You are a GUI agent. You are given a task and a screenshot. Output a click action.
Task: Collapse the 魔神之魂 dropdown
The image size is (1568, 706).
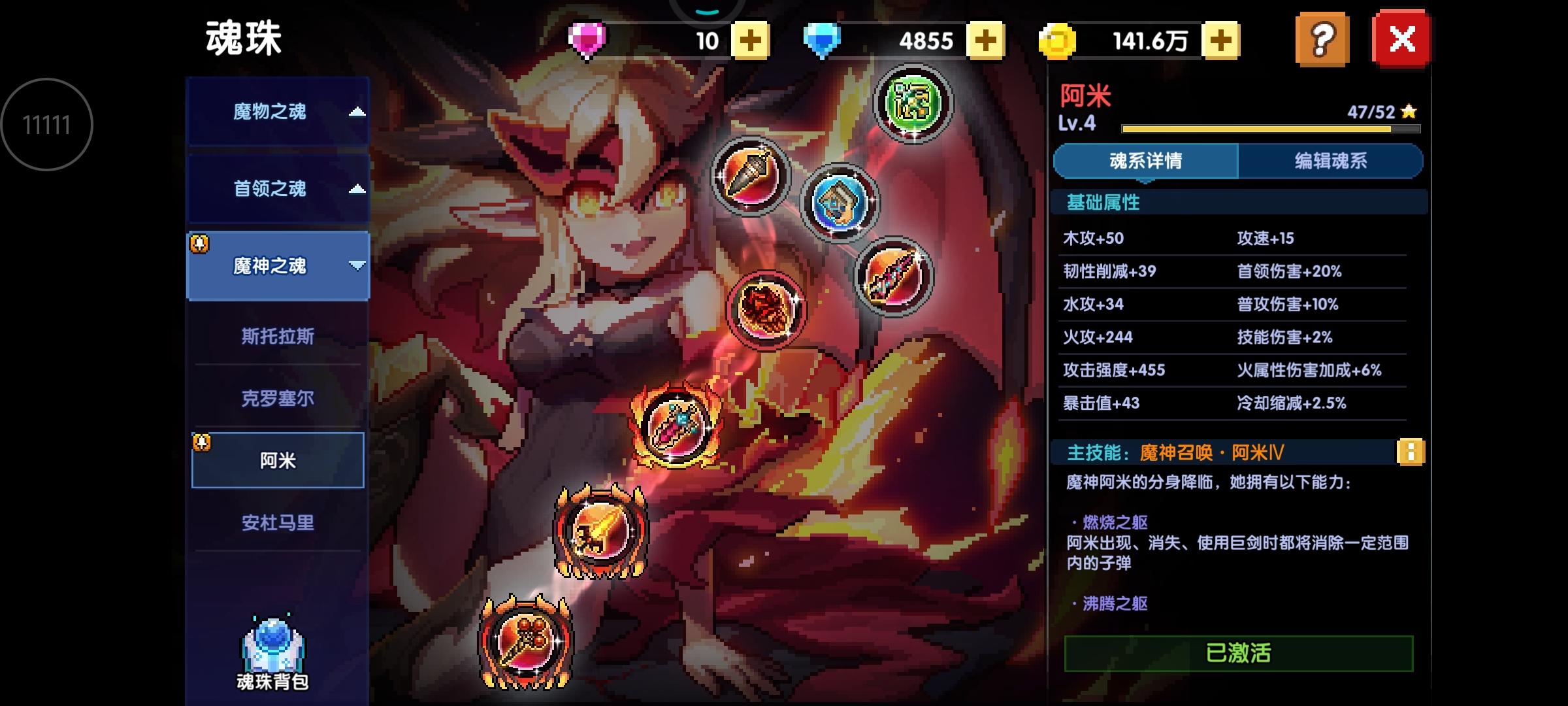pos(277,267)
